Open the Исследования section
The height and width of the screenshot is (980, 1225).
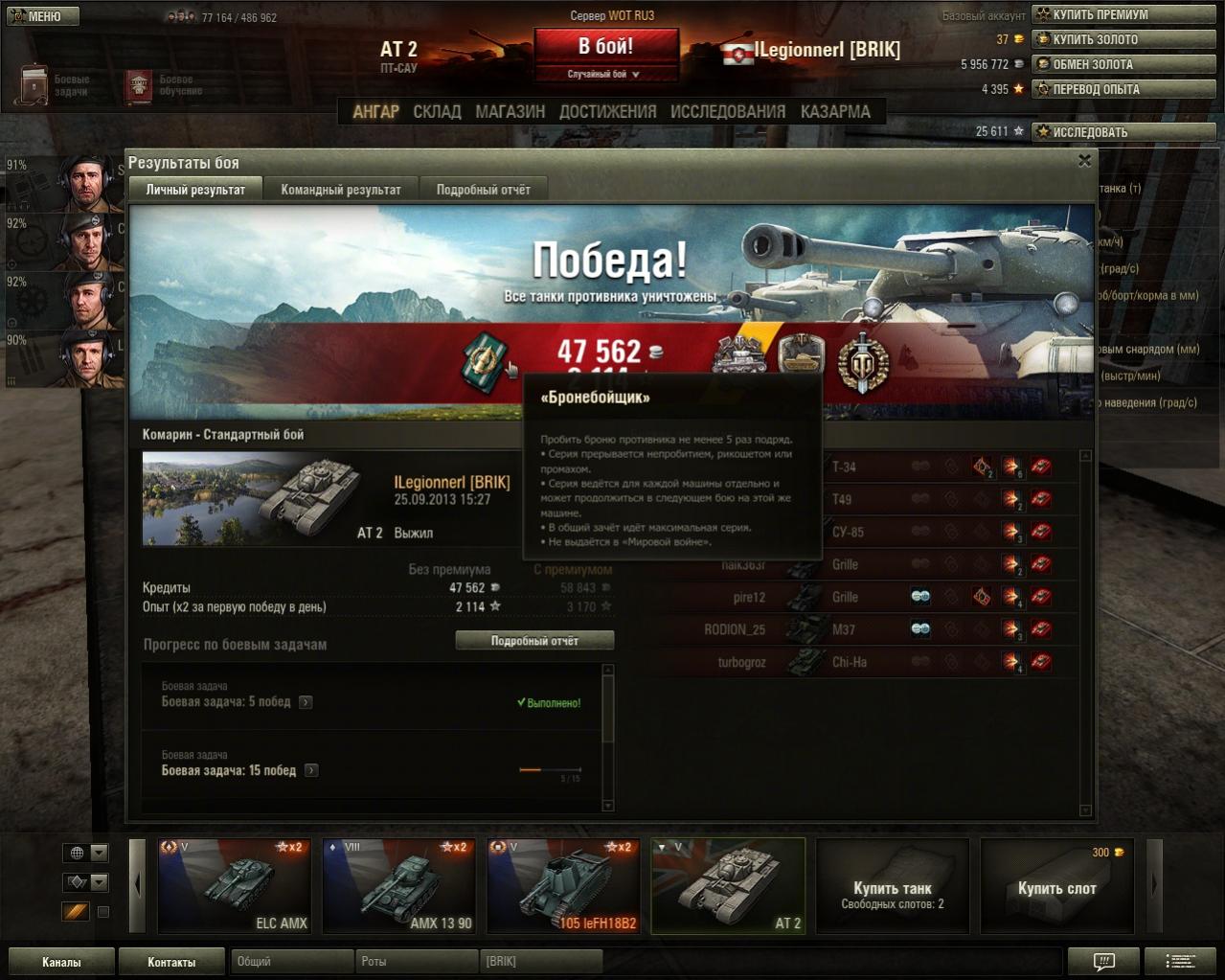click(x=728, y=112)
